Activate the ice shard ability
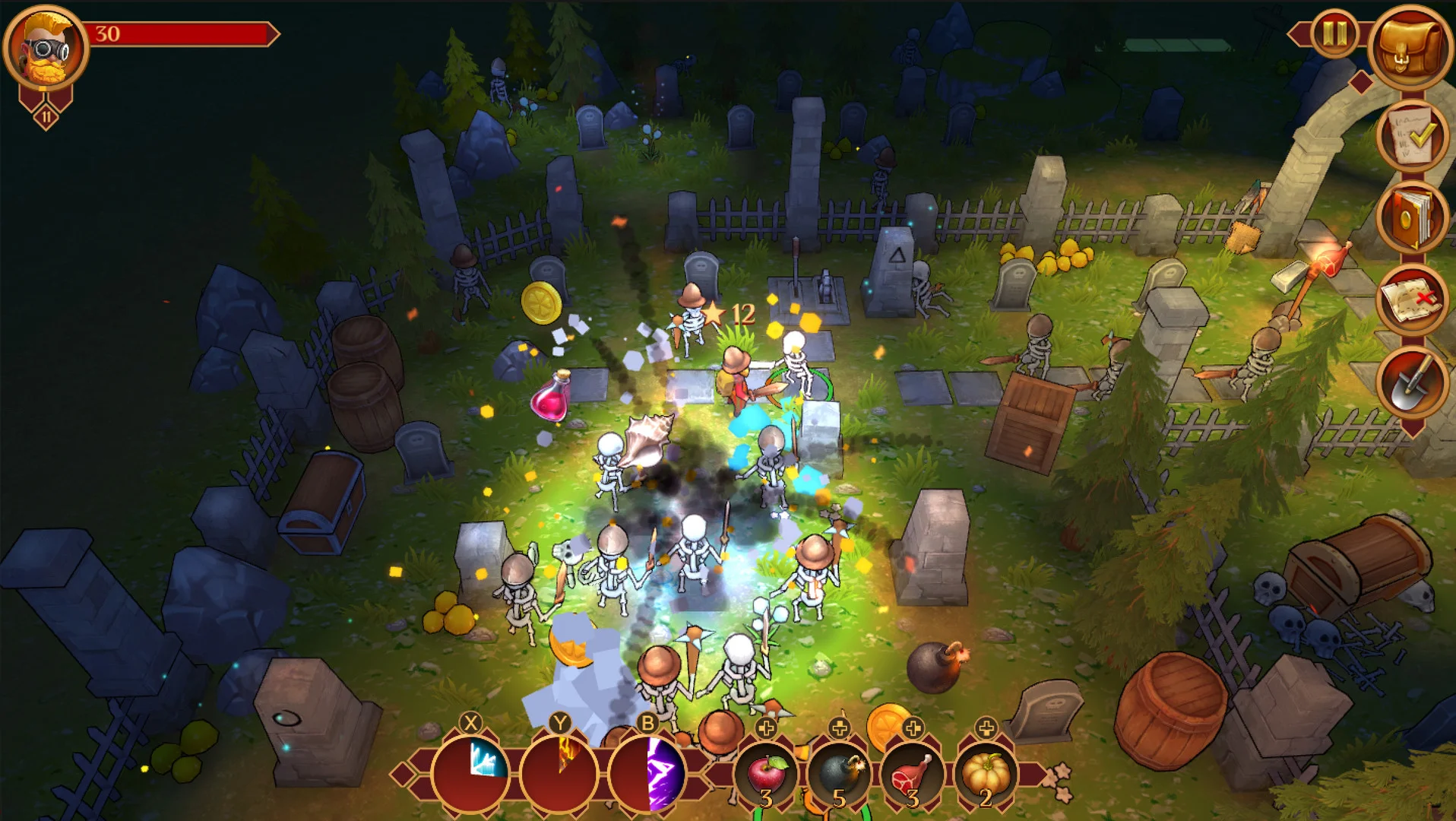Viewport: 1456px width, 821px height. 471,774
